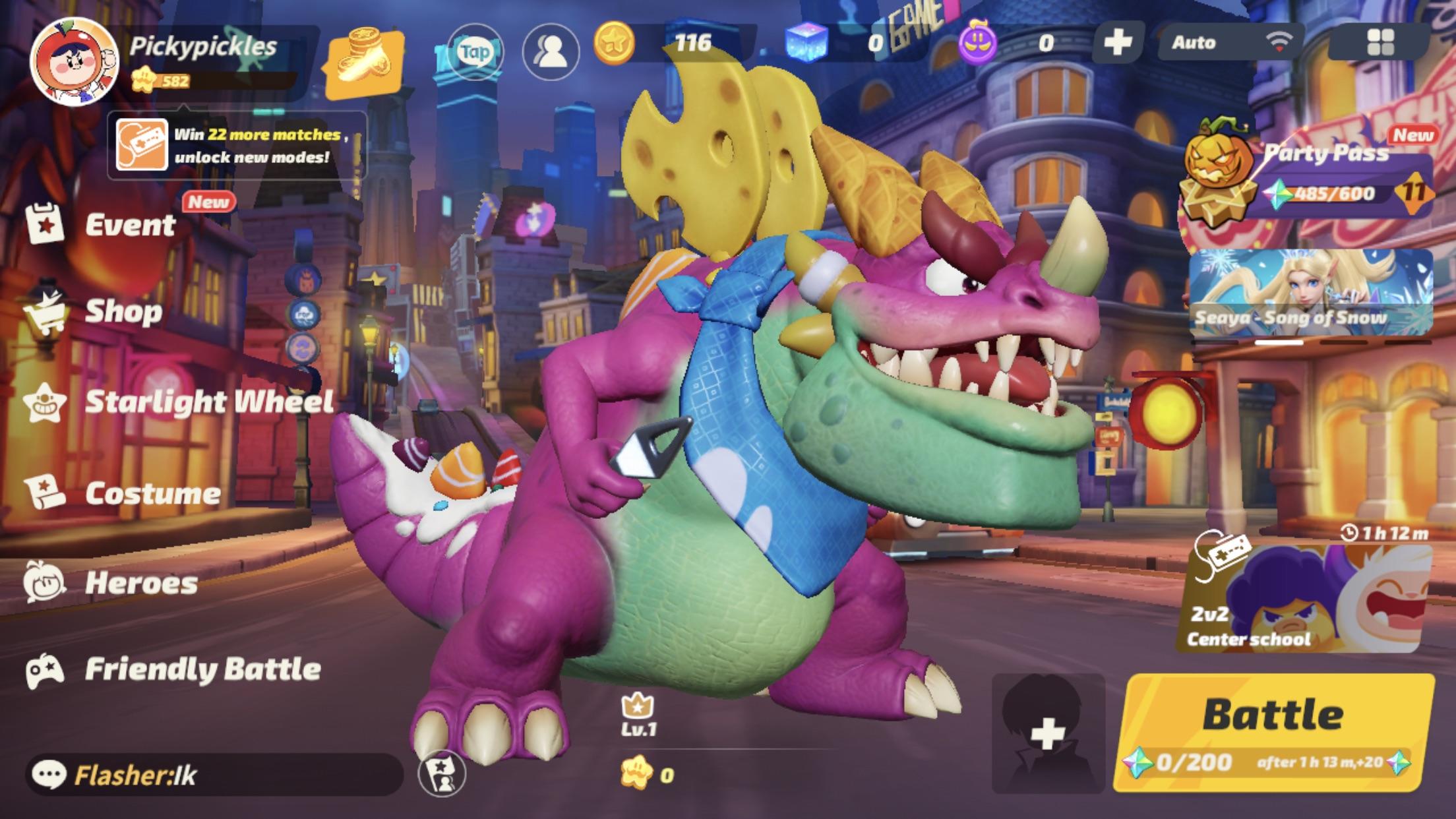Viewport: 1456px width, 819px height.
Task: Open Pickypickles player profile avatar
Action: click(74, 61)
